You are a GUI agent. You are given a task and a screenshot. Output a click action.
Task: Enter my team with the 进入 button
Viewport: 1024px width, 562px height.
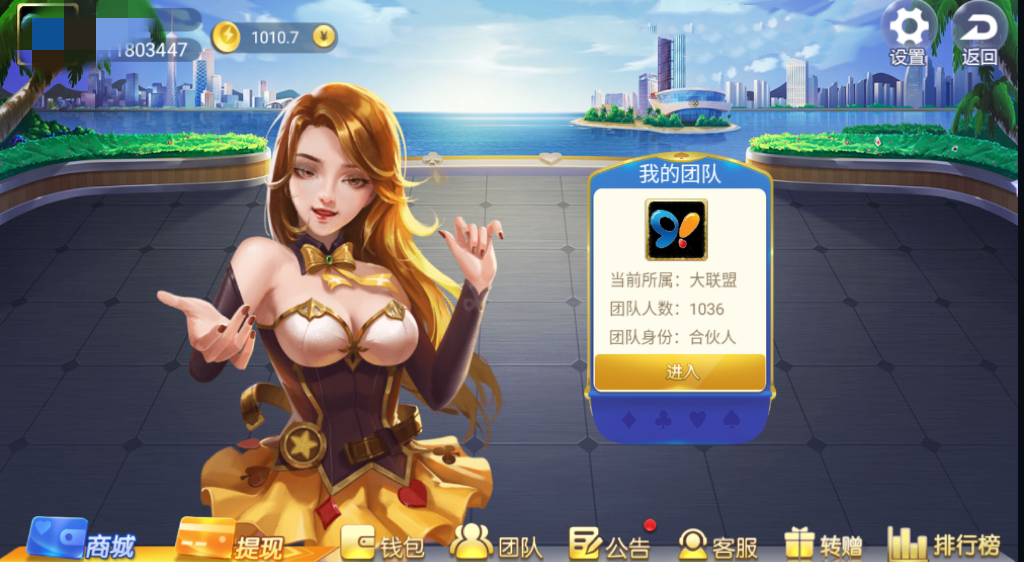click(681, 372)
